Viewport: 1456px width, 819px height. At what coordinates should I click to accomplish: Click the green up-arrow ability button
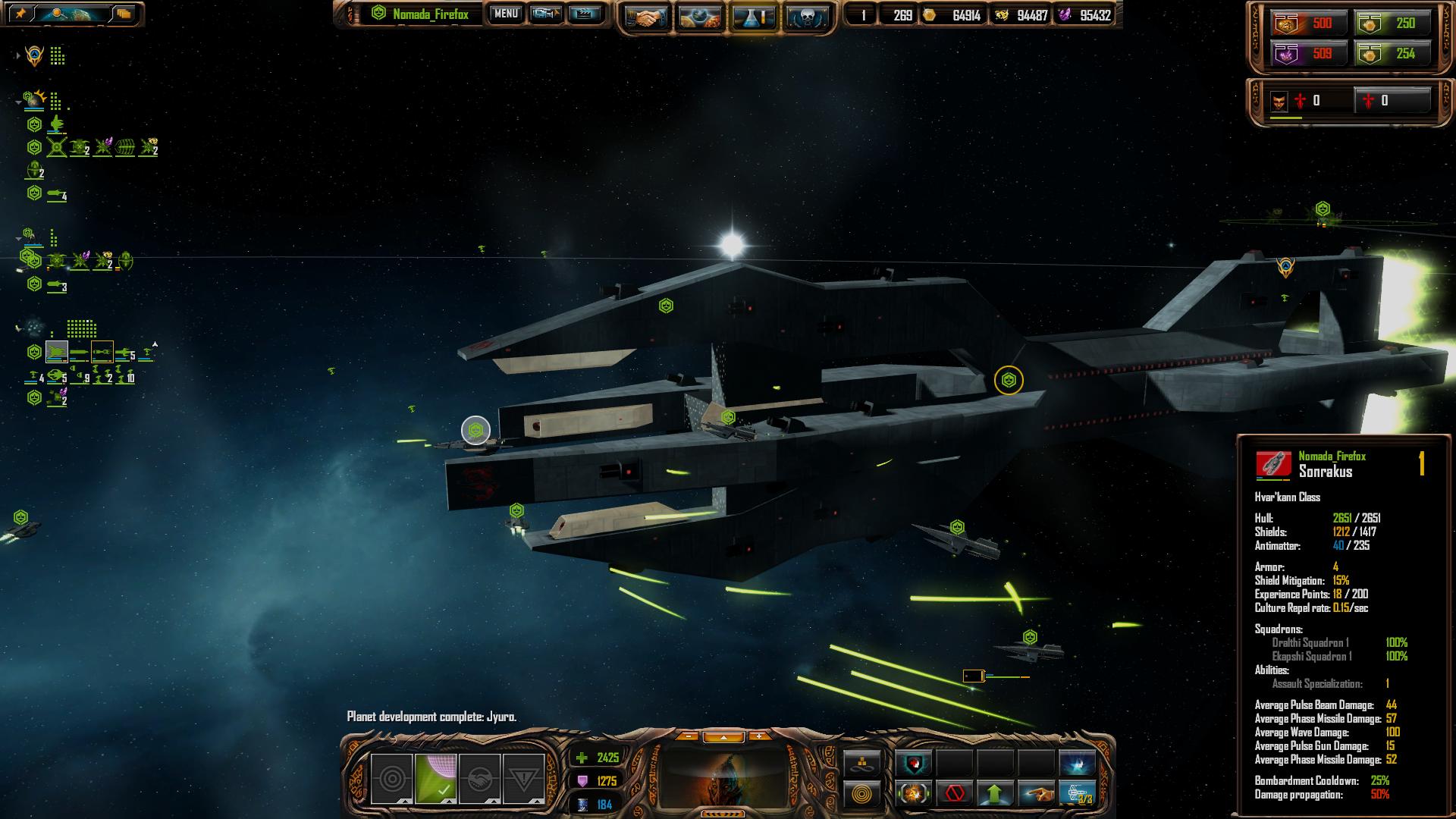[x=995, y=794]
